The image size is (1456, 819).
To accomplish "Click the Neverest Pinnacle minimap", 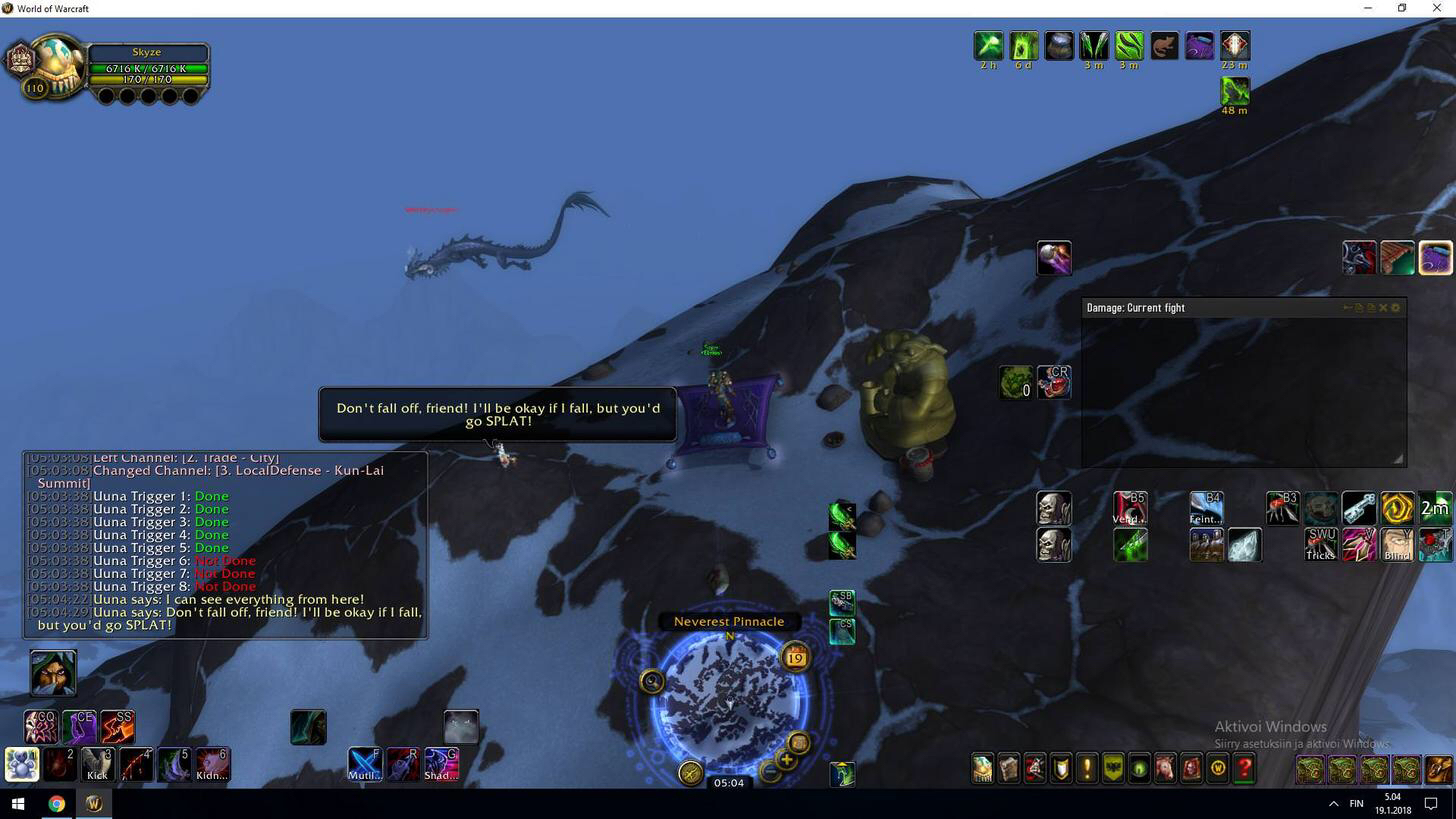I will (729, 700).
